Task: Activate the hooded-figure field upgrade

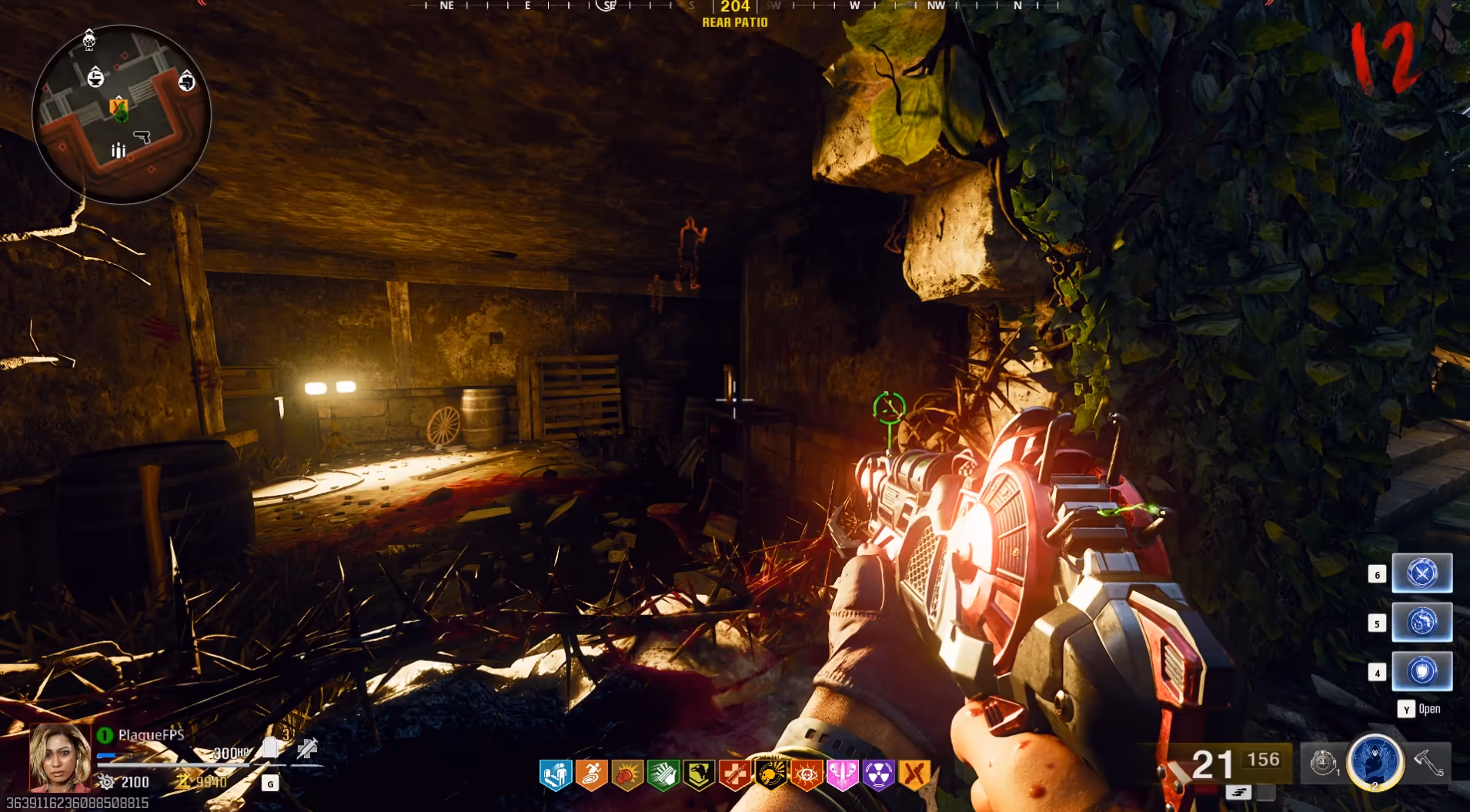Action: 1375,762
